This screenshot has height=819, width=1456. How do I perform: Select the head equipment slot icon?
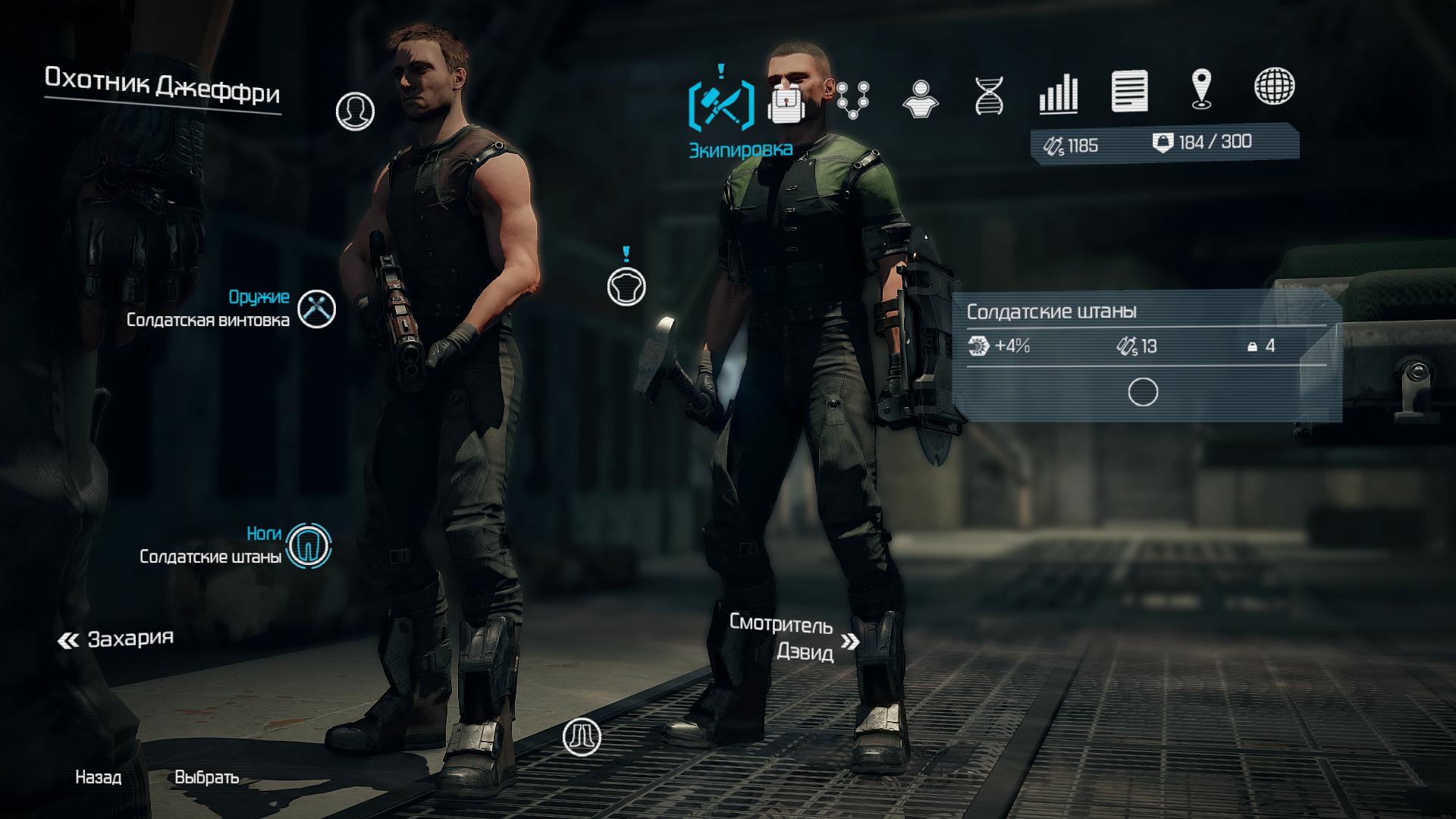coord(355,111)
